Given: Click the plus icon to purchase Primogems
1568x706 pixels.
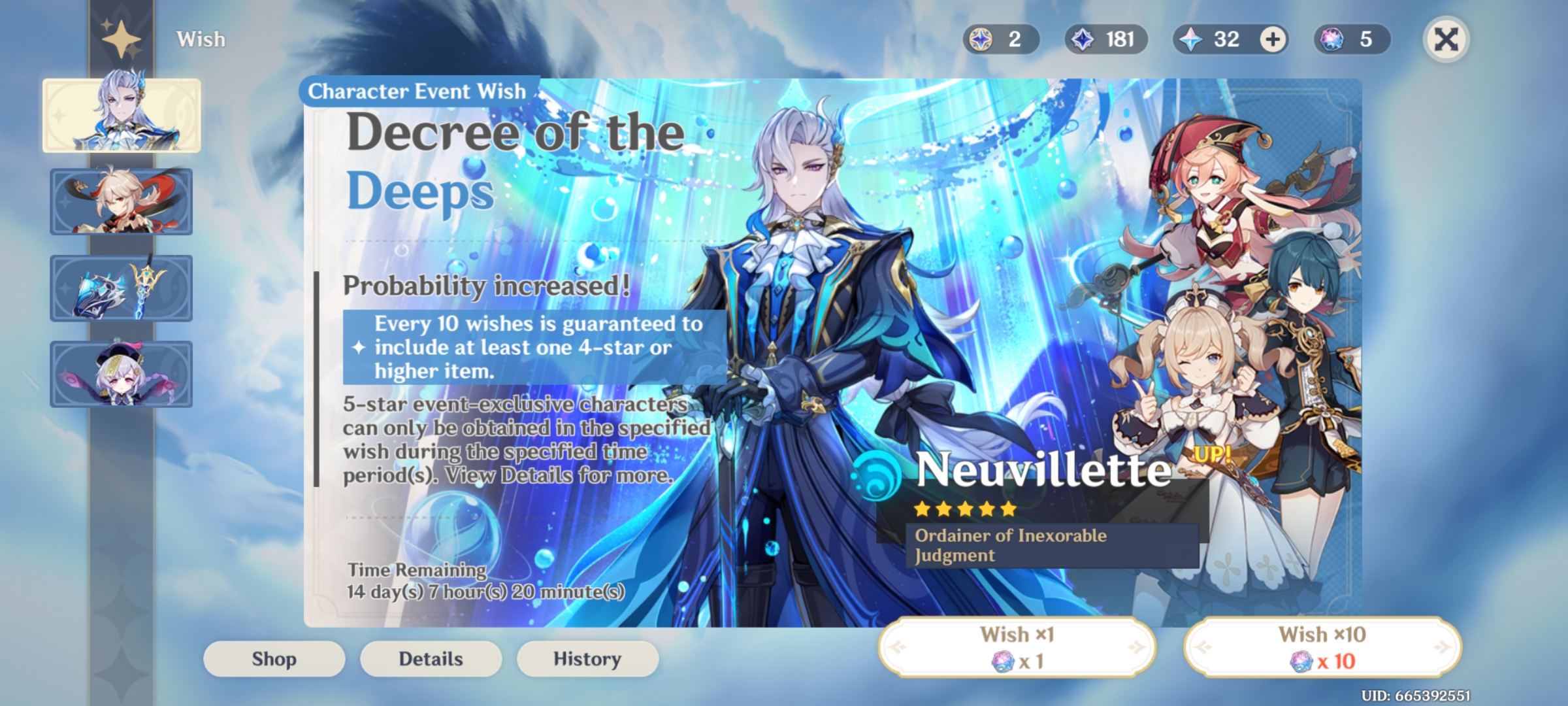Looking at the screenshot, I should [1271, 39].
